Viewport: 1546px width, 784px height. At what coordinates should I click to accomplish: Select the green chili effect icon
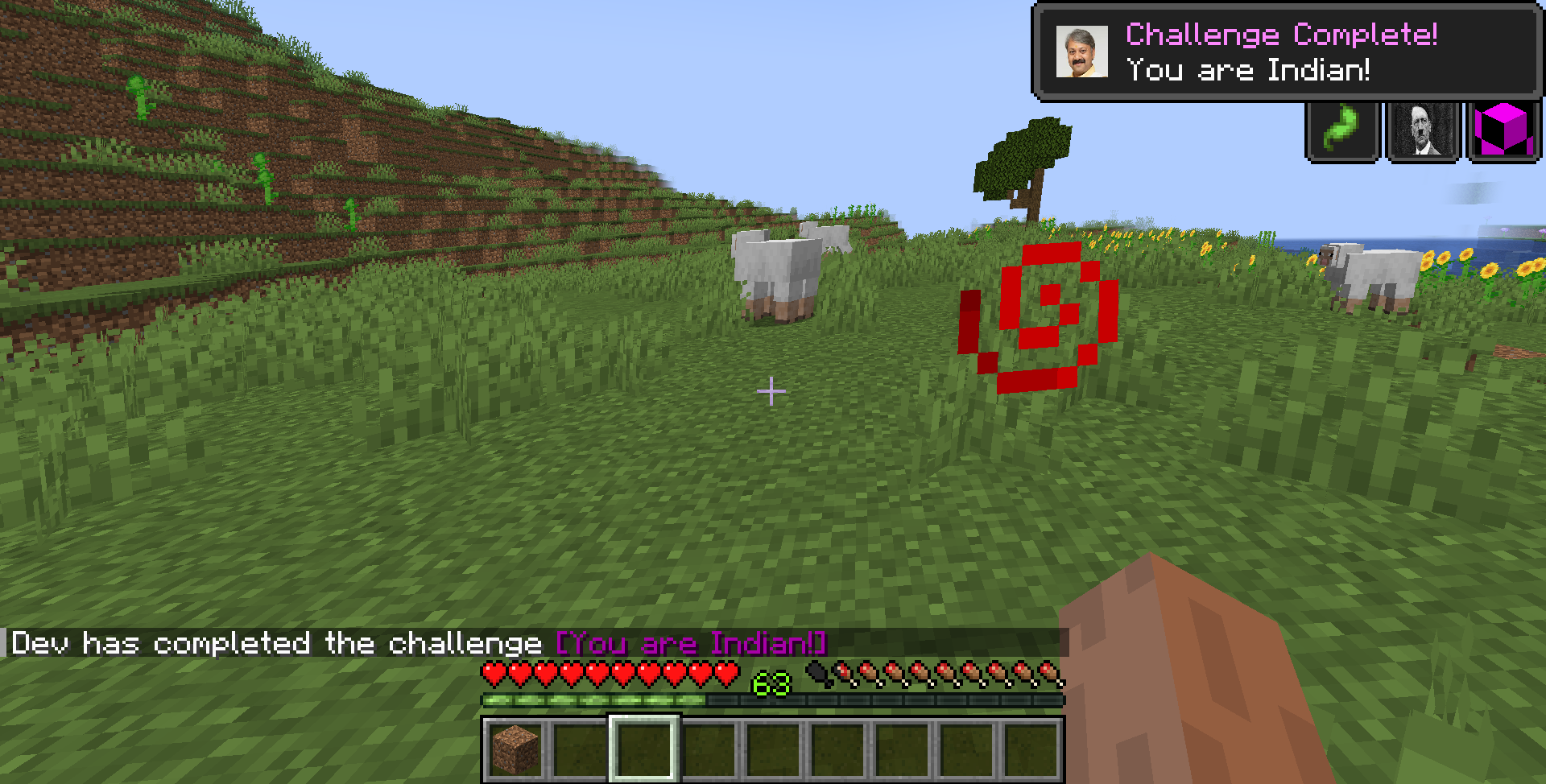point(1341,130)
